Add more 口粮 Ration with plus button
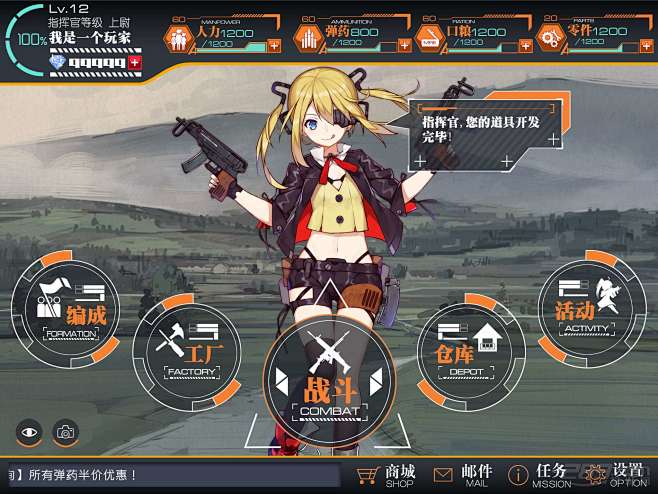This screenshot has width=658, height=494. [521, 45]
